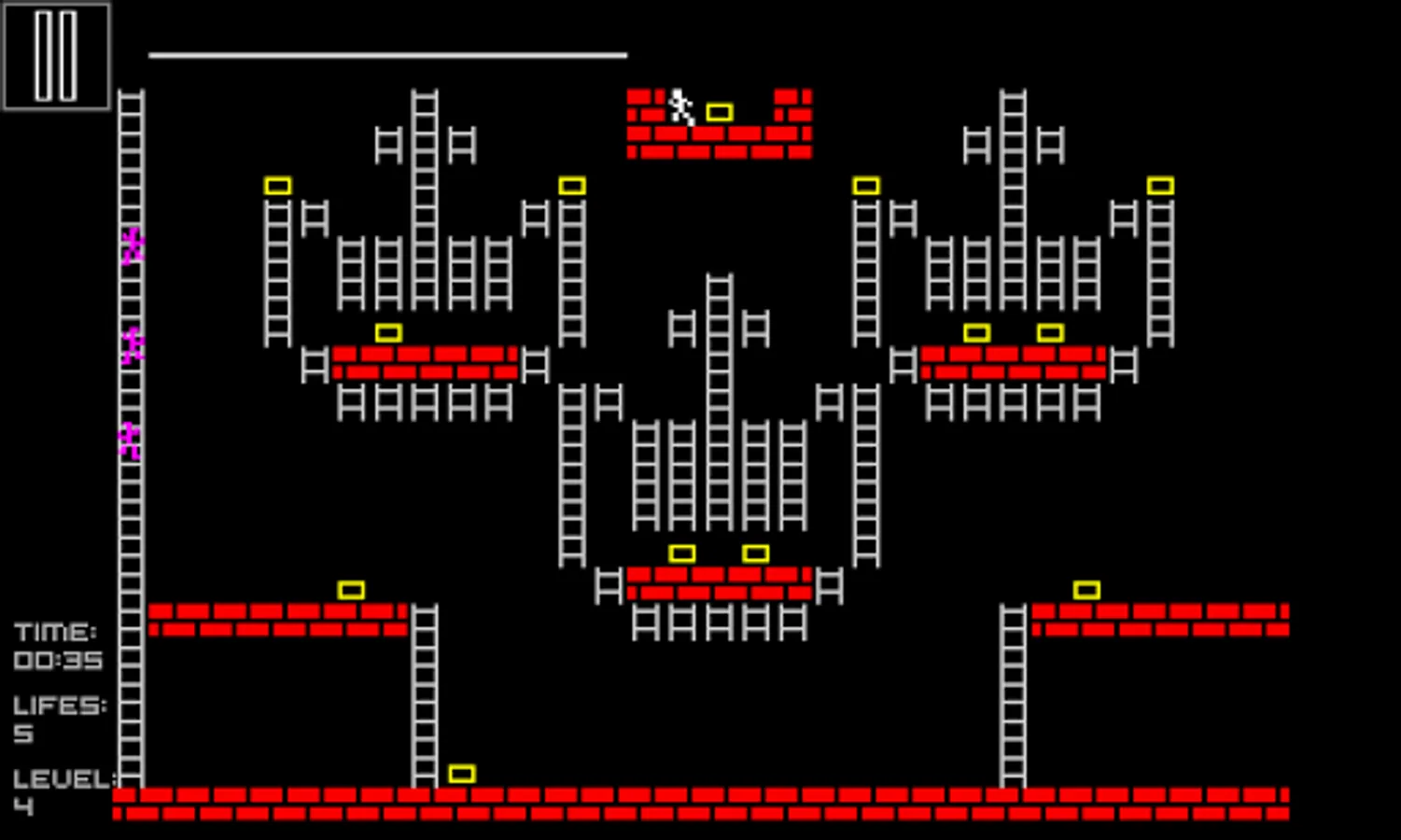1401x840 pixels.
Task: Click the right gold piece above the center platform
Action: pyautogui.click(x=756, y=553)
